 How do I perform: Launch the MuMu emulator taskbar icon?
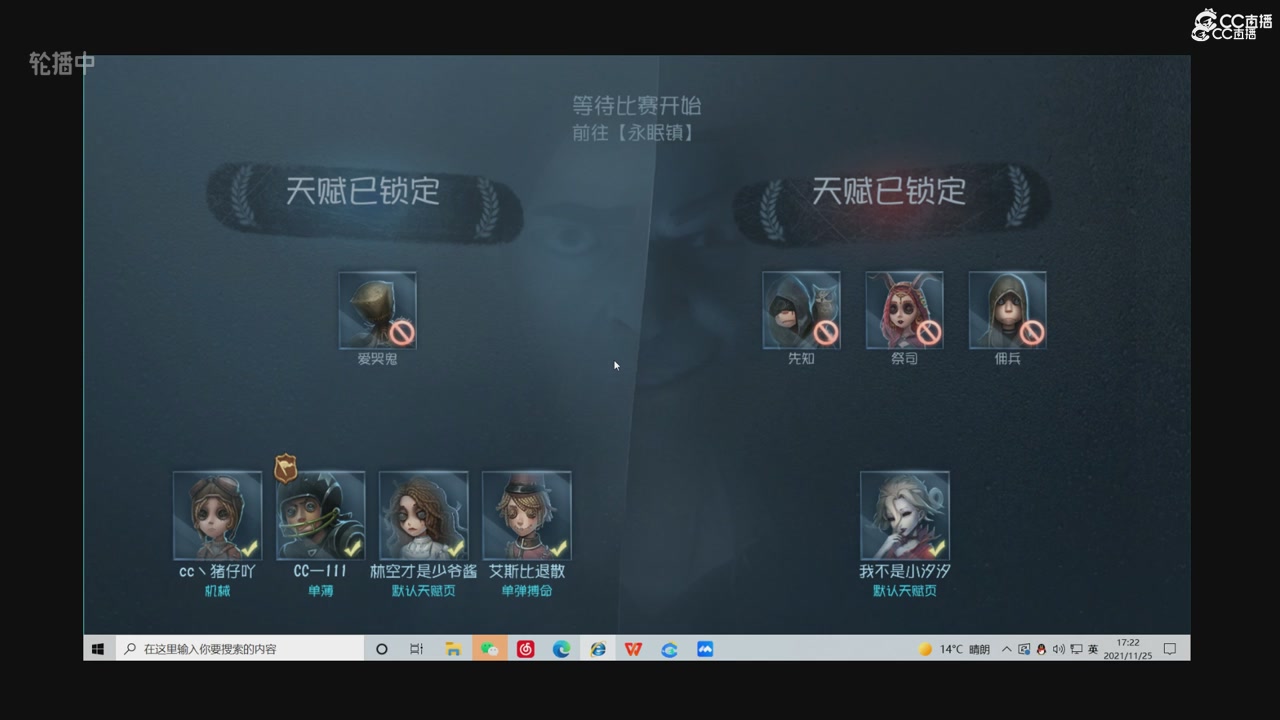point(705,648)
